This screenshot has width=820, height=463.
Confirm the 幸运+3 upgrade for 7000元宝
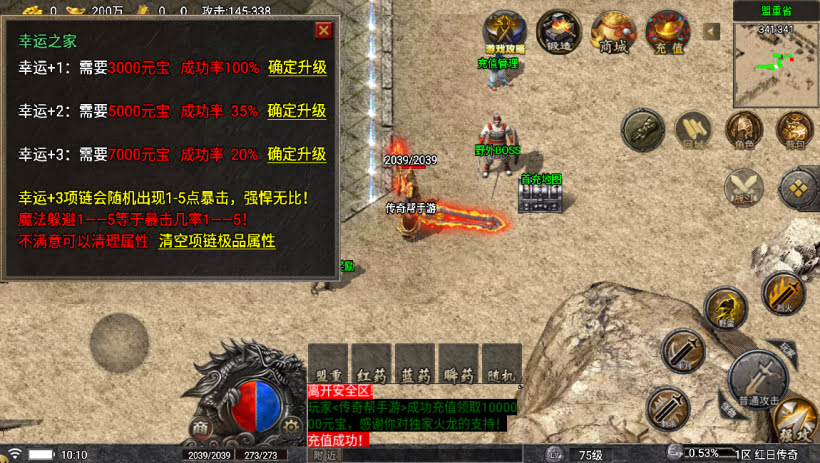pos(297,154)
